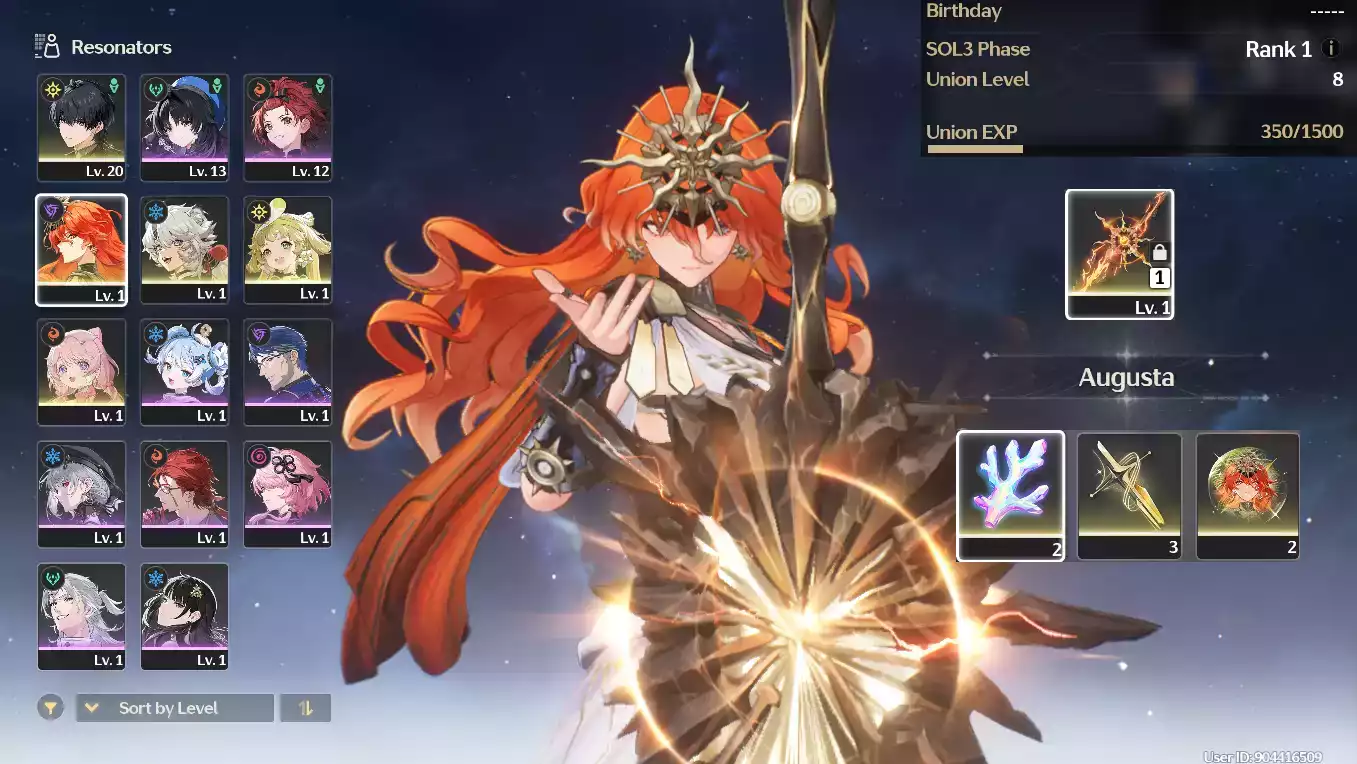Image resolution: width=1357 pixels, height=764 pixels.
Task: Open the Sort by Level dropdown
Action: (x=175, y=708)
